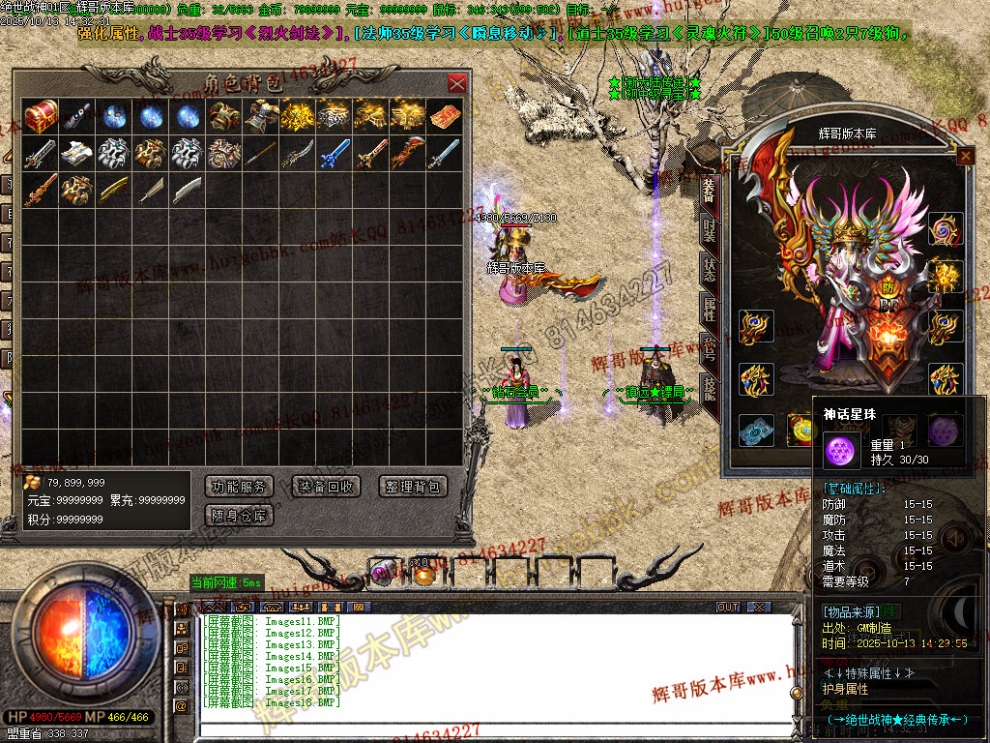Select the red treasure chest in the backpack
990x743 pixels.
pyautogui.click(x=41, y=116)
